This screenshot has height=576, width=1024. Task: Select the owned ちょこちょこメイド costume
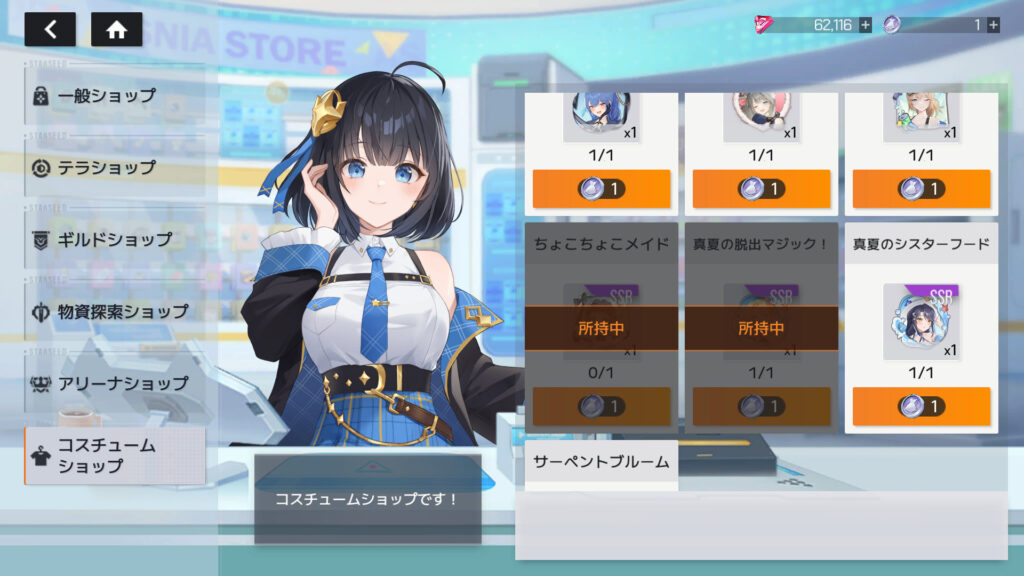click(601, 328)
